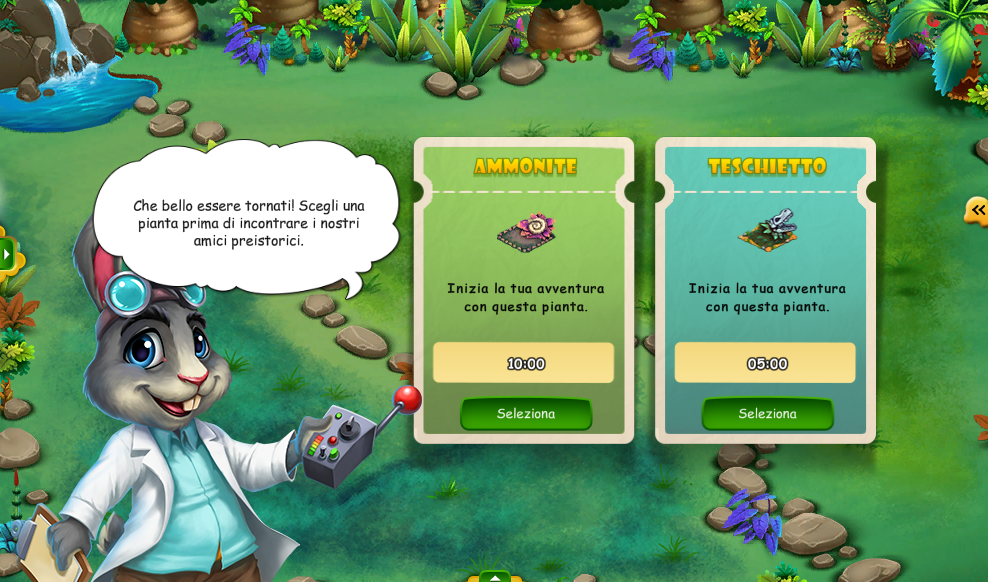Click the Ammonite plant picture
The height and width of the screenshot is (582, 988).
click(x=526, y=232)
